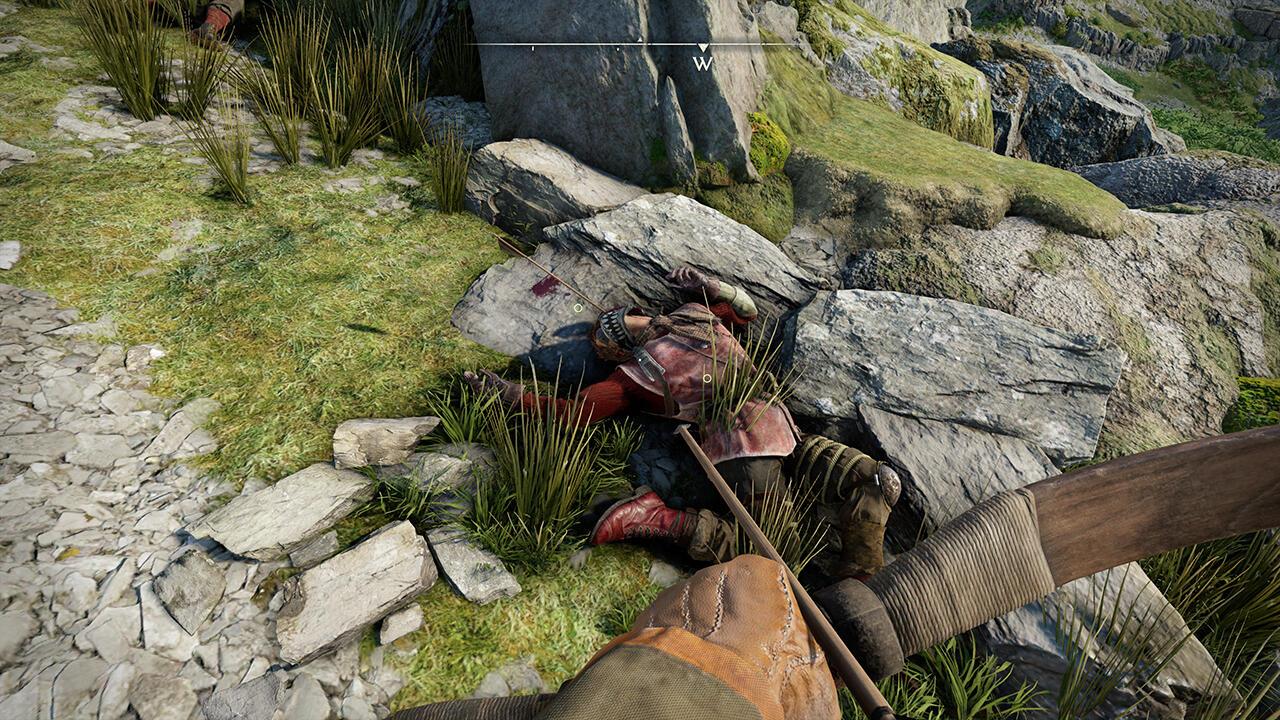The width and height of the screenshot is (1280, 720).
Task: Click the small circular loot marker on the rock
Action: point(578,308)
